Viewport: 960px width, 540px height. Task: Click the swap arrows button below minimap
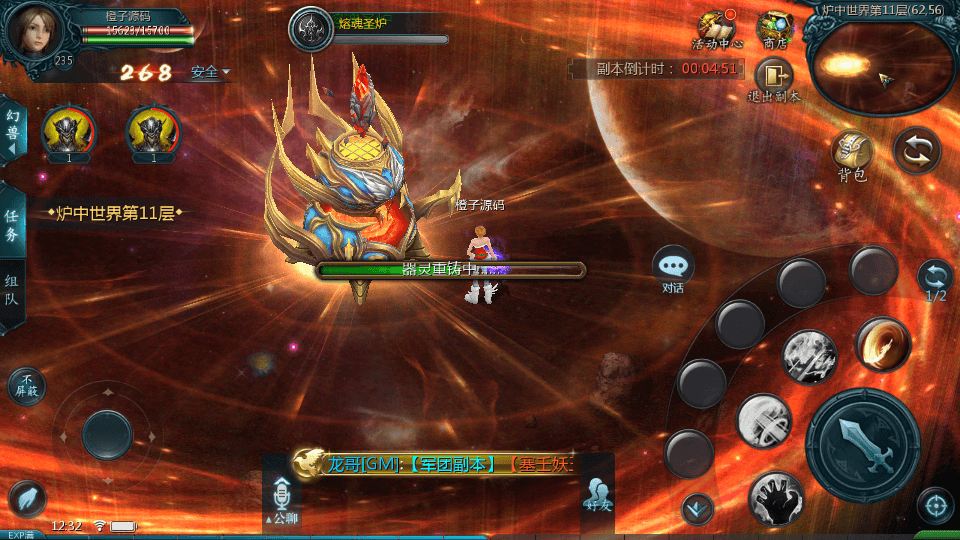pos(916,150)
